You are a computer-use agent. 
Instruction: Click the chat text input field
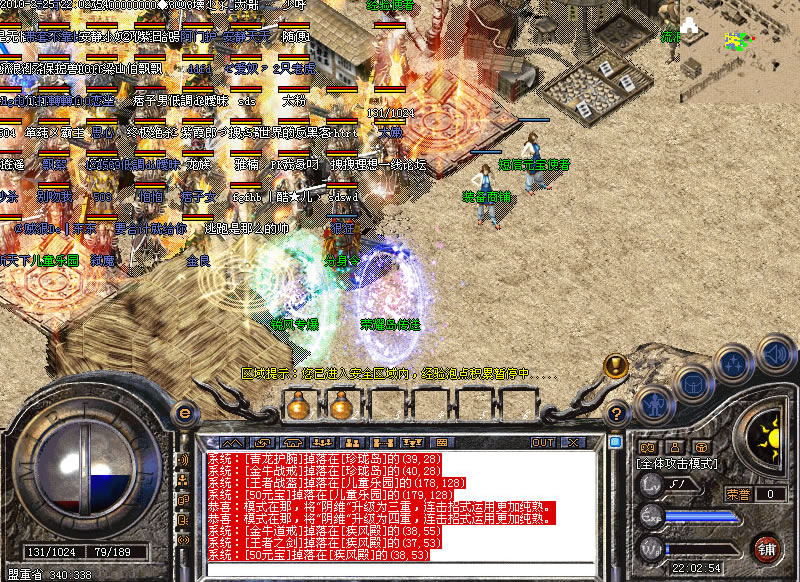click(x=400, y=569)
